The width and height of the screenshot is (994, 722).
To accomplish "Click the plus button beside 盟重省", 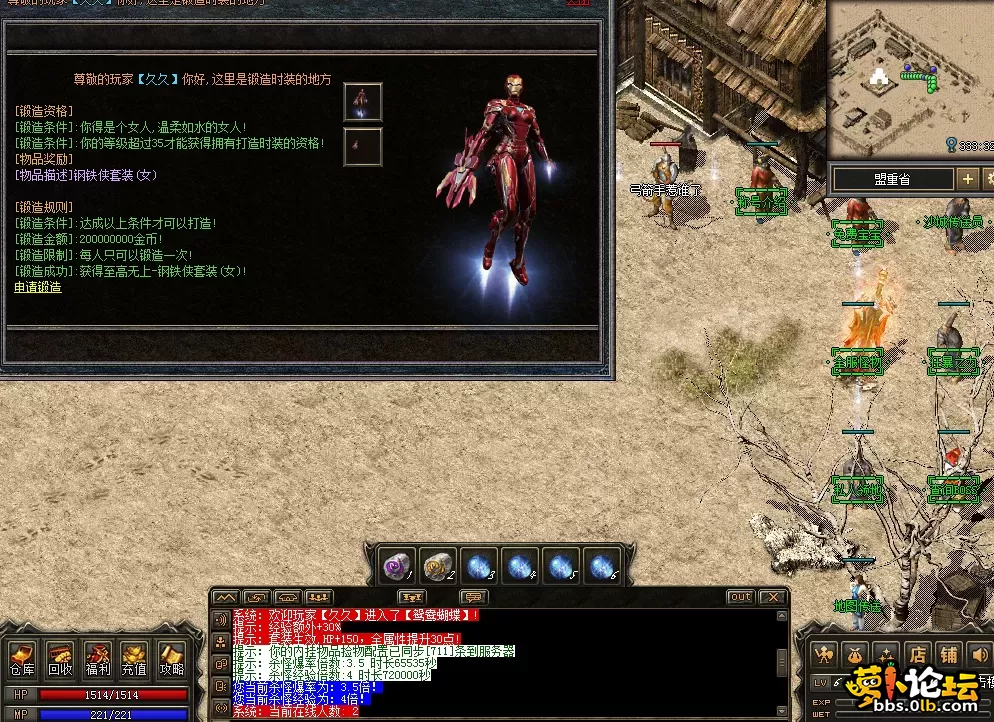I will coord(967,179).
